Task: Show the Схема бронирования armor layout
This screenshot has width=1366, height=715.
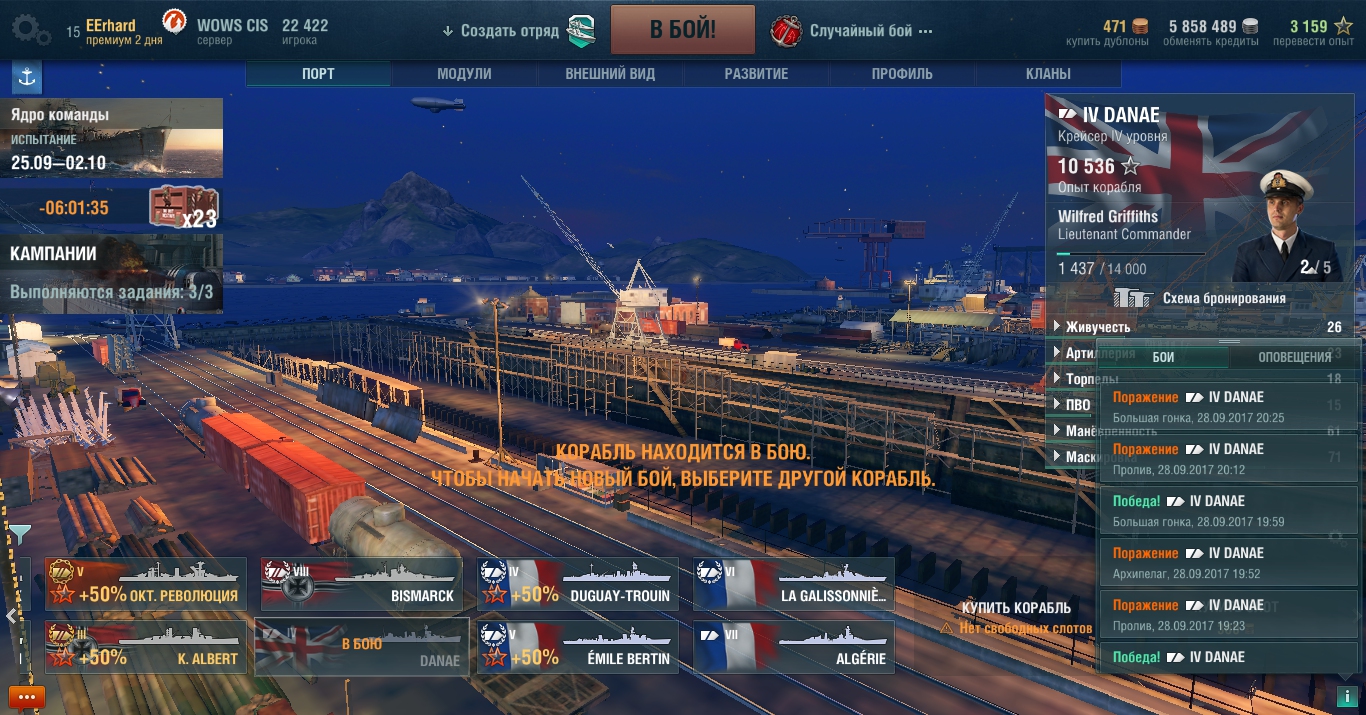Action: click(x=1223, y=298)
